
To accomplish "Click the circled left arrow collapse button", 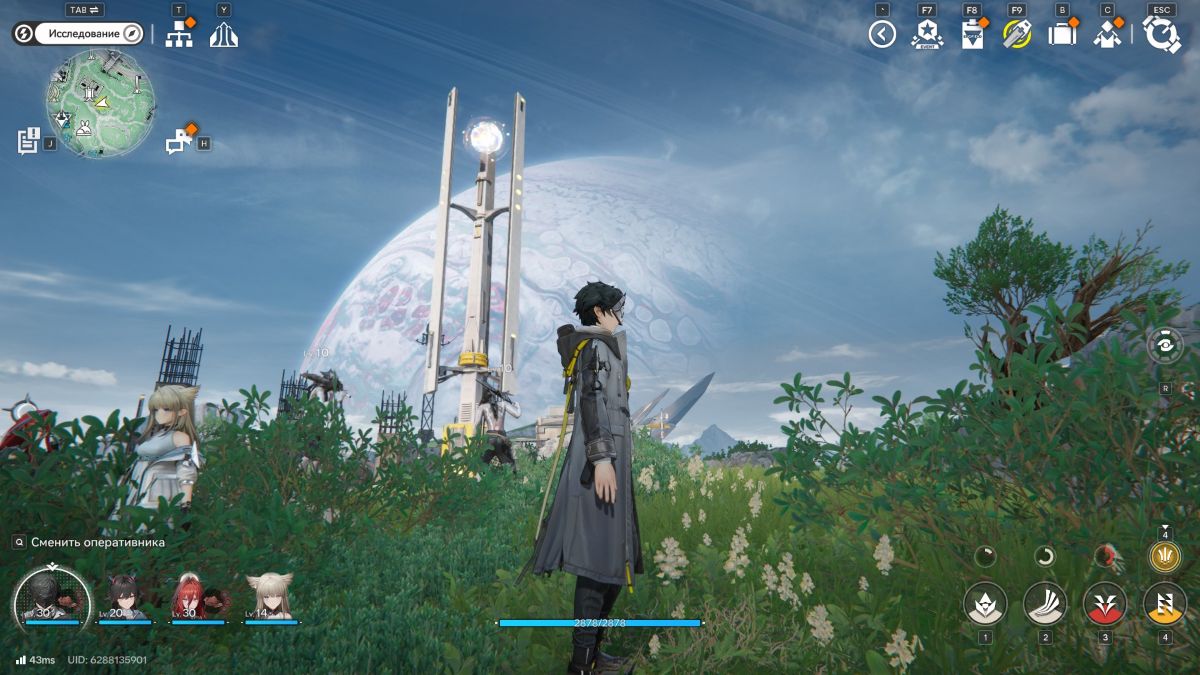I will point(881,35).
